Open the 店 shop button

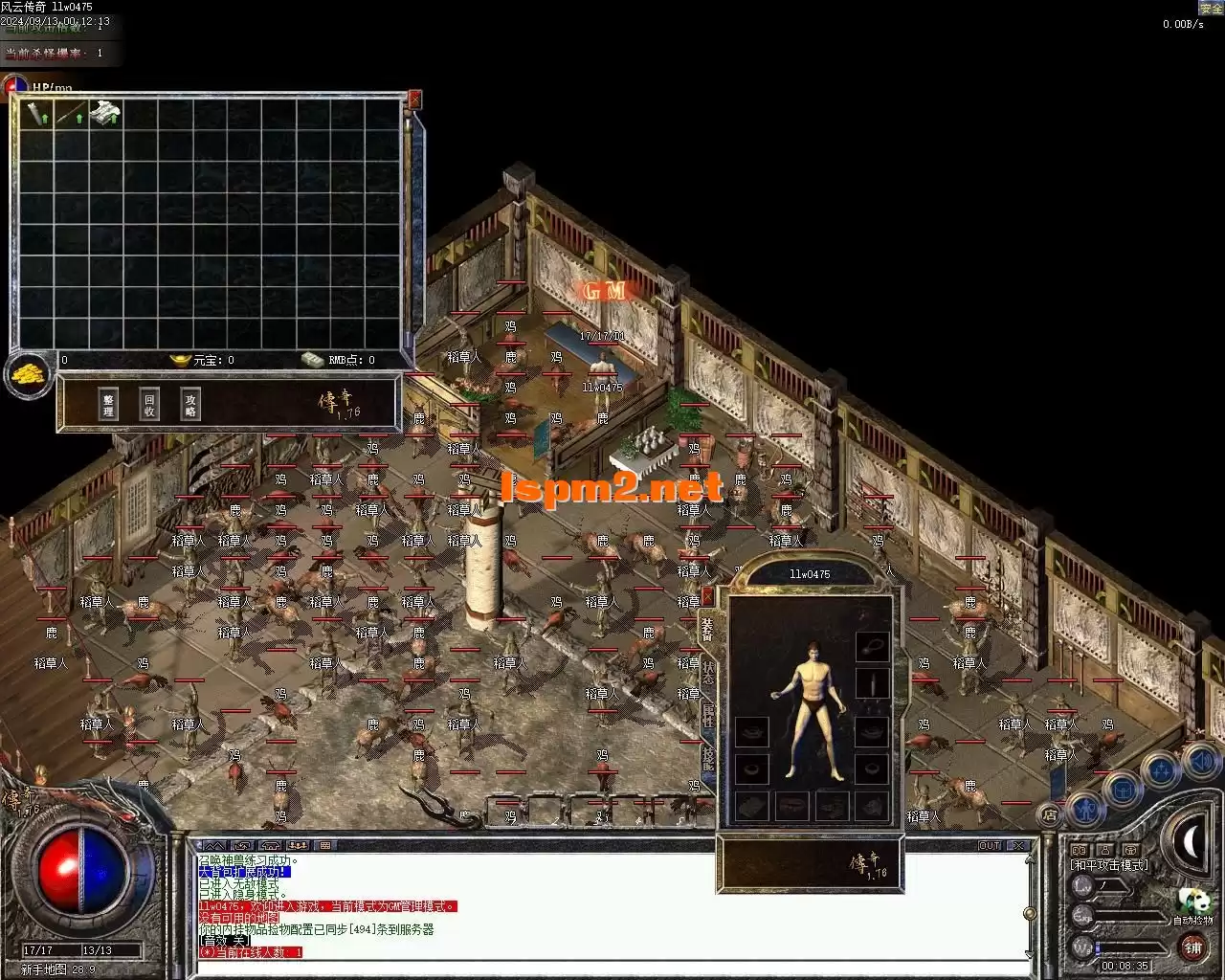1050,815
